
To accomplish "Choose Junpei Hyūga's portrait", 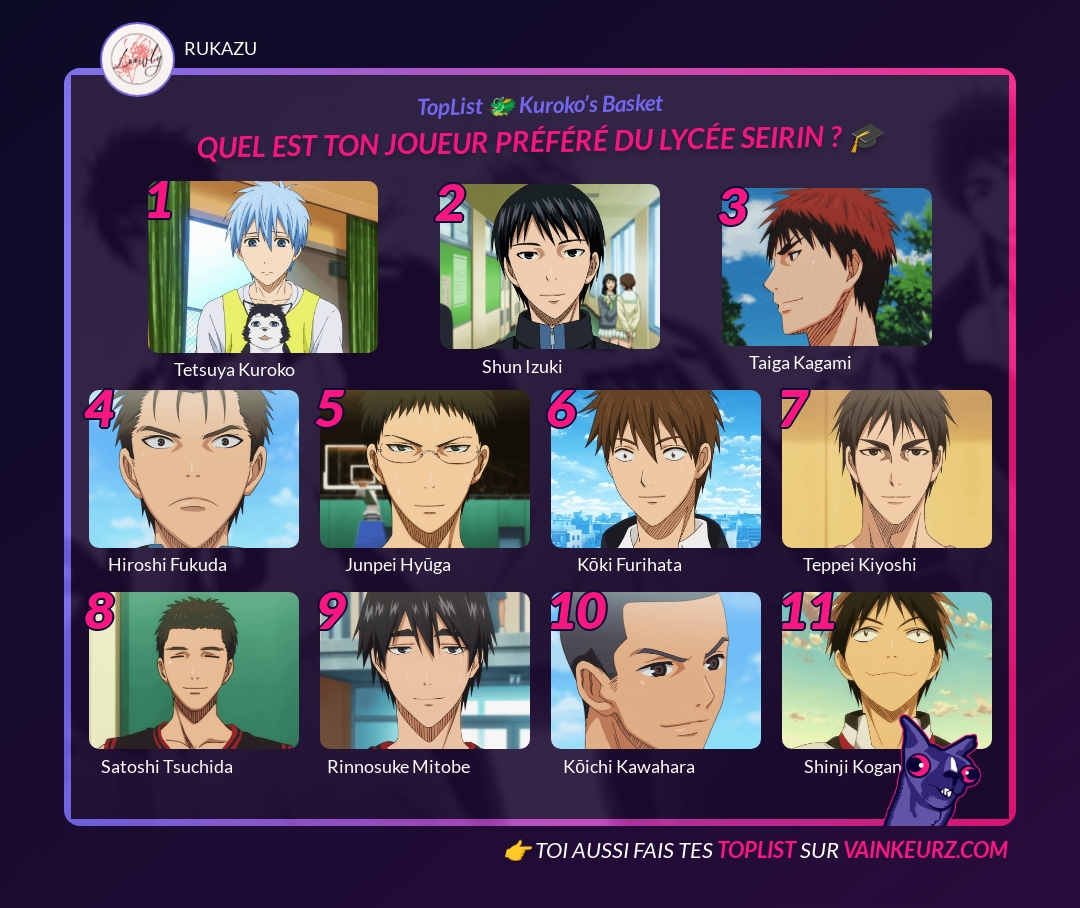I will point(425,469).
